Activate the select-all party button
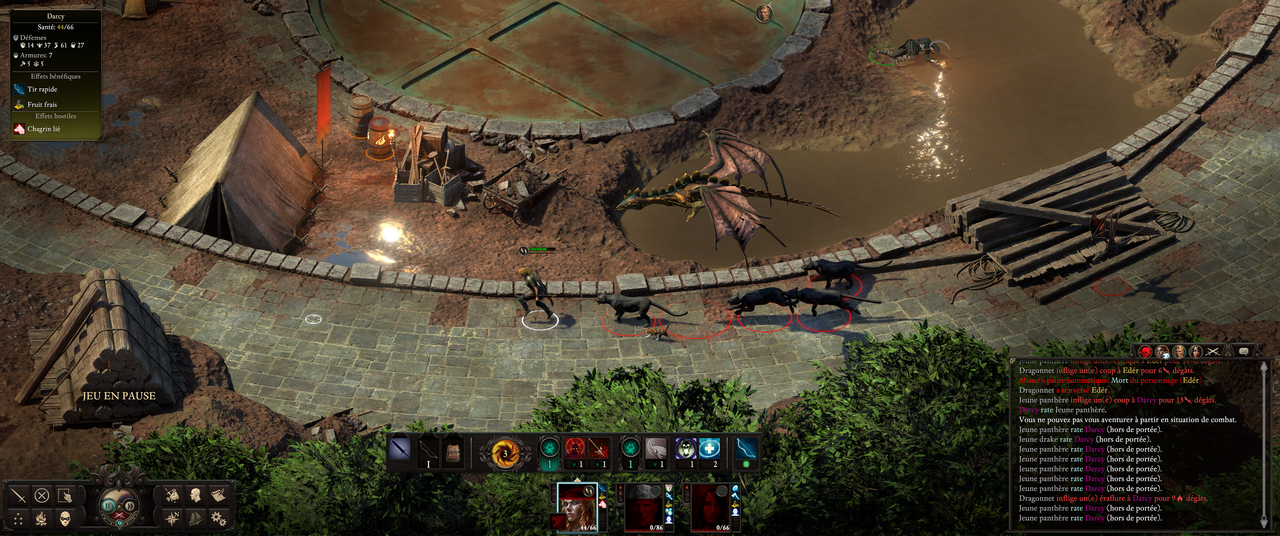This screenshot has width=1280, height=536. click(65, 495)
